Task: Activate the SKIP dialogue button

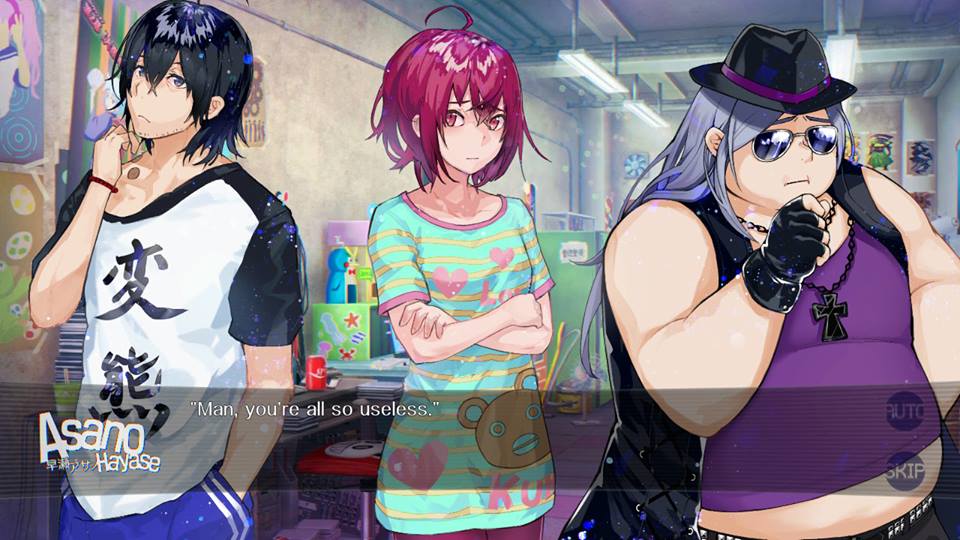Action: pyautogui.click(x=905, y=470)
